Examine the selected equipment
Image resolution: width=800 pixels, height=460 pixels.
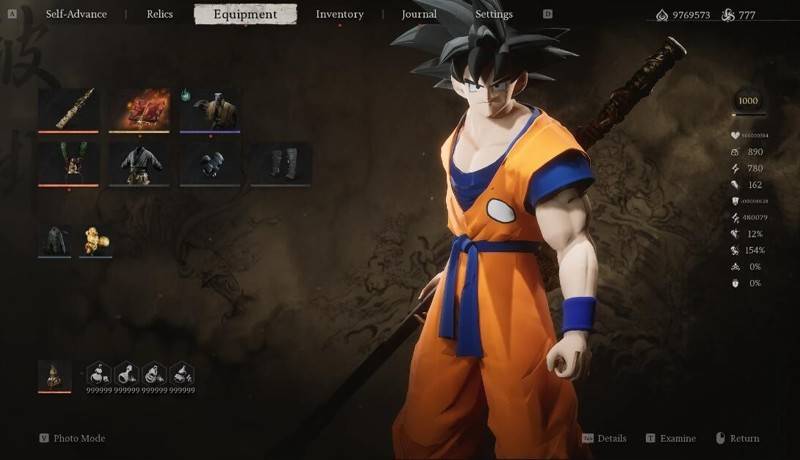click(x=677, y=438)
